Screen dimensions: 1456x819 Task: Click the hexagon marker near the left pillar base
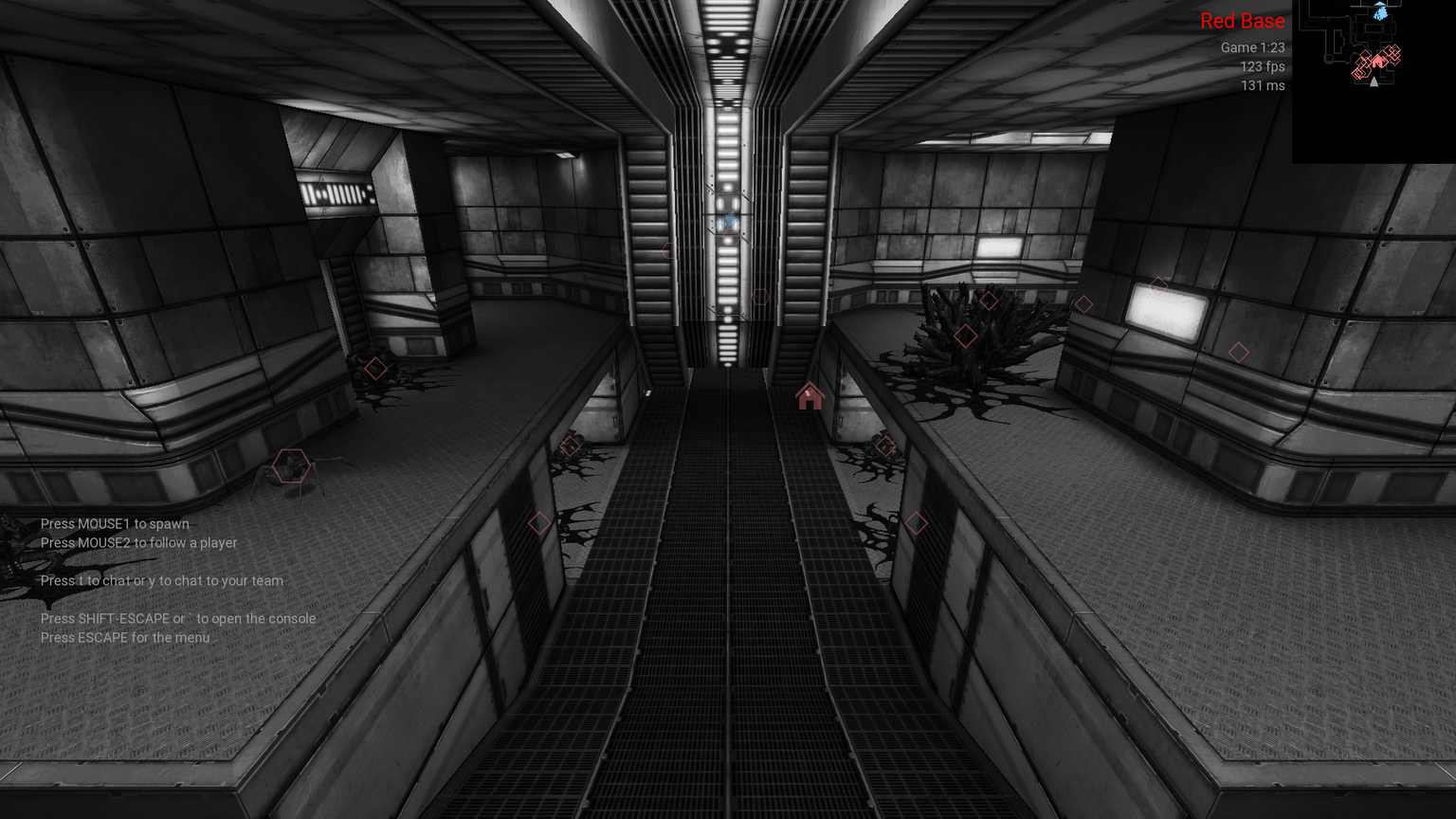(292, 466)
